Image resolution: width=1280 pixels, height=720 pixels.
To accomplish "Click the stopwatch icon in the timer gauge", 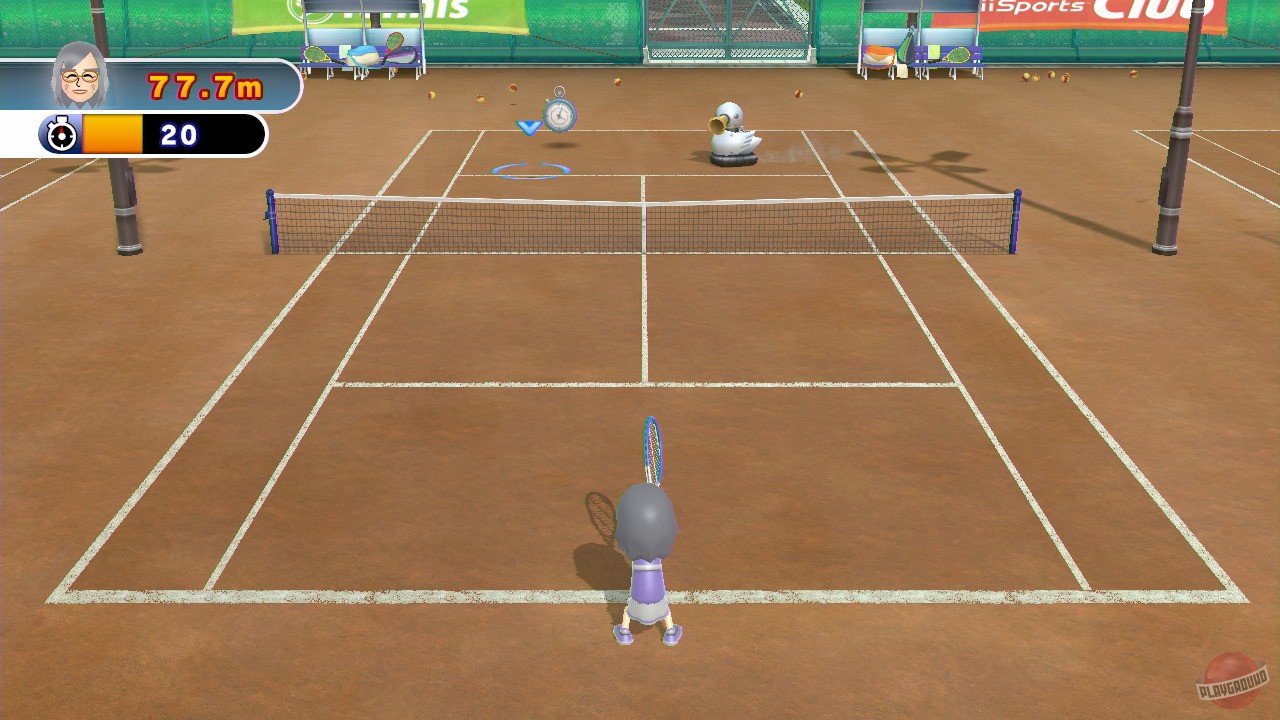I will [62, 131].
